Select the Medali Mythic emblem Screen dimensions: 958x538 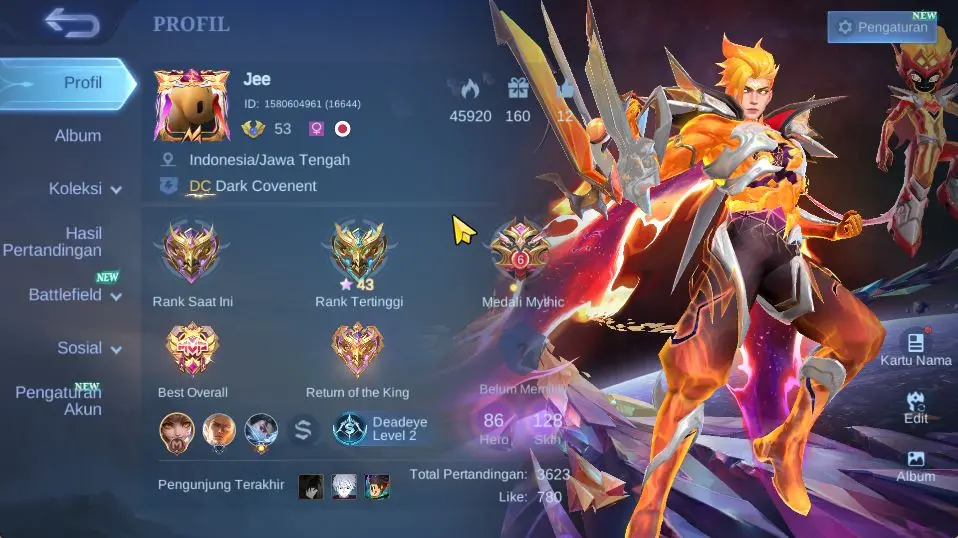pyautogui.click(x=521, y=251)
